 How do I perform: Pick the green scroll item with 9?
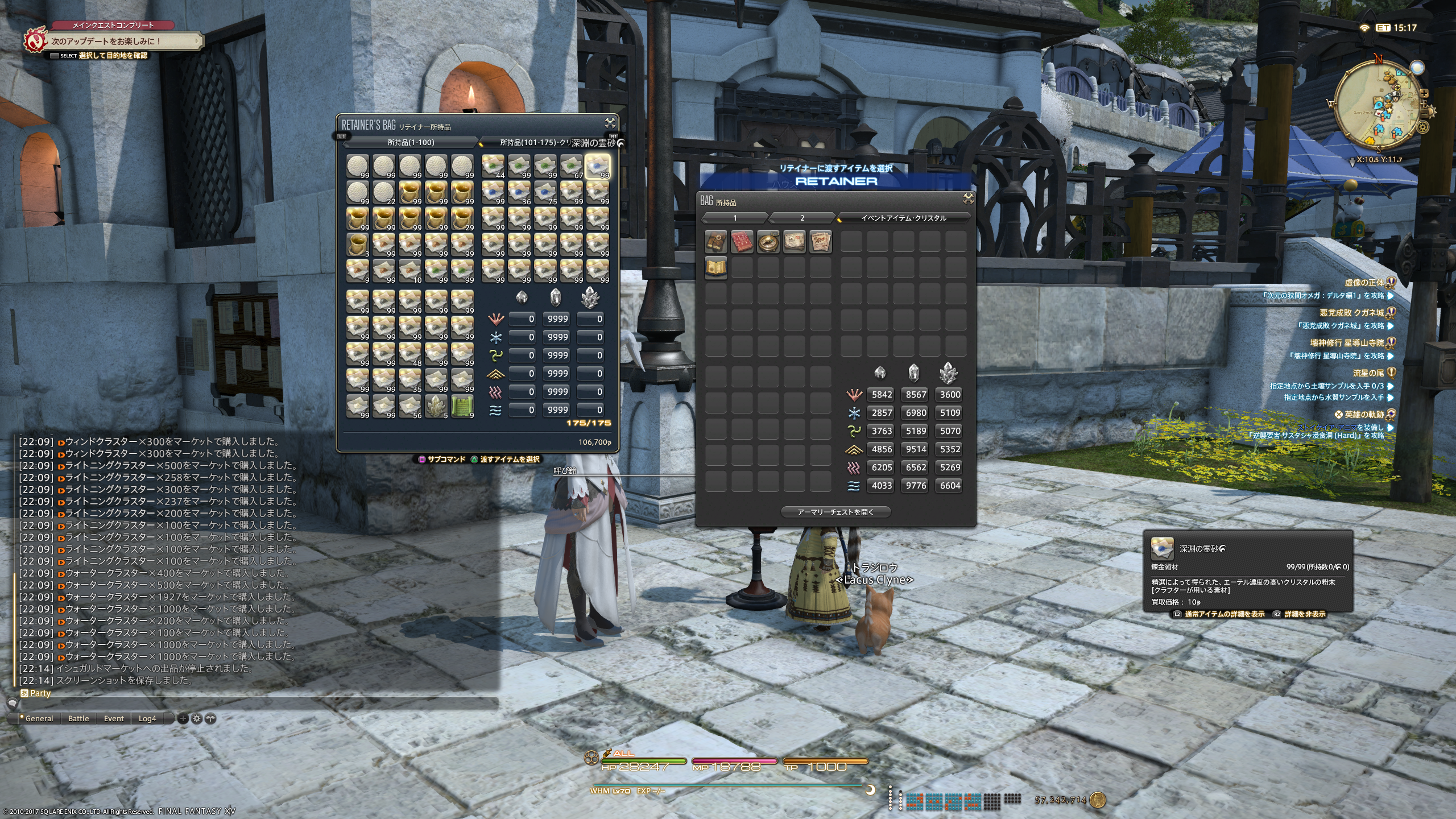point(462,406)
